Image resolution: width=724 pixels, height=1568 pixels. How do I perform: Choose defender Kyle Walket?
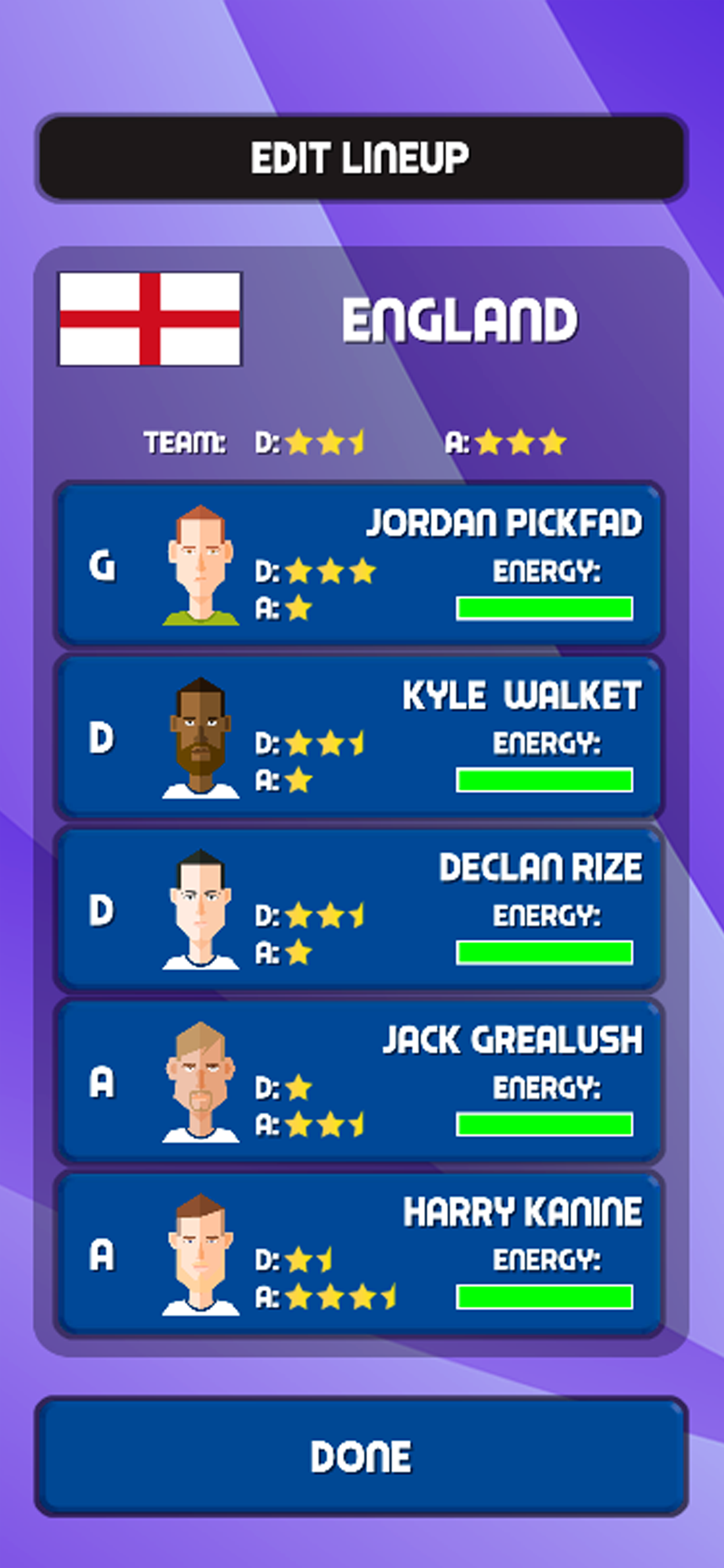coord(359,737)
